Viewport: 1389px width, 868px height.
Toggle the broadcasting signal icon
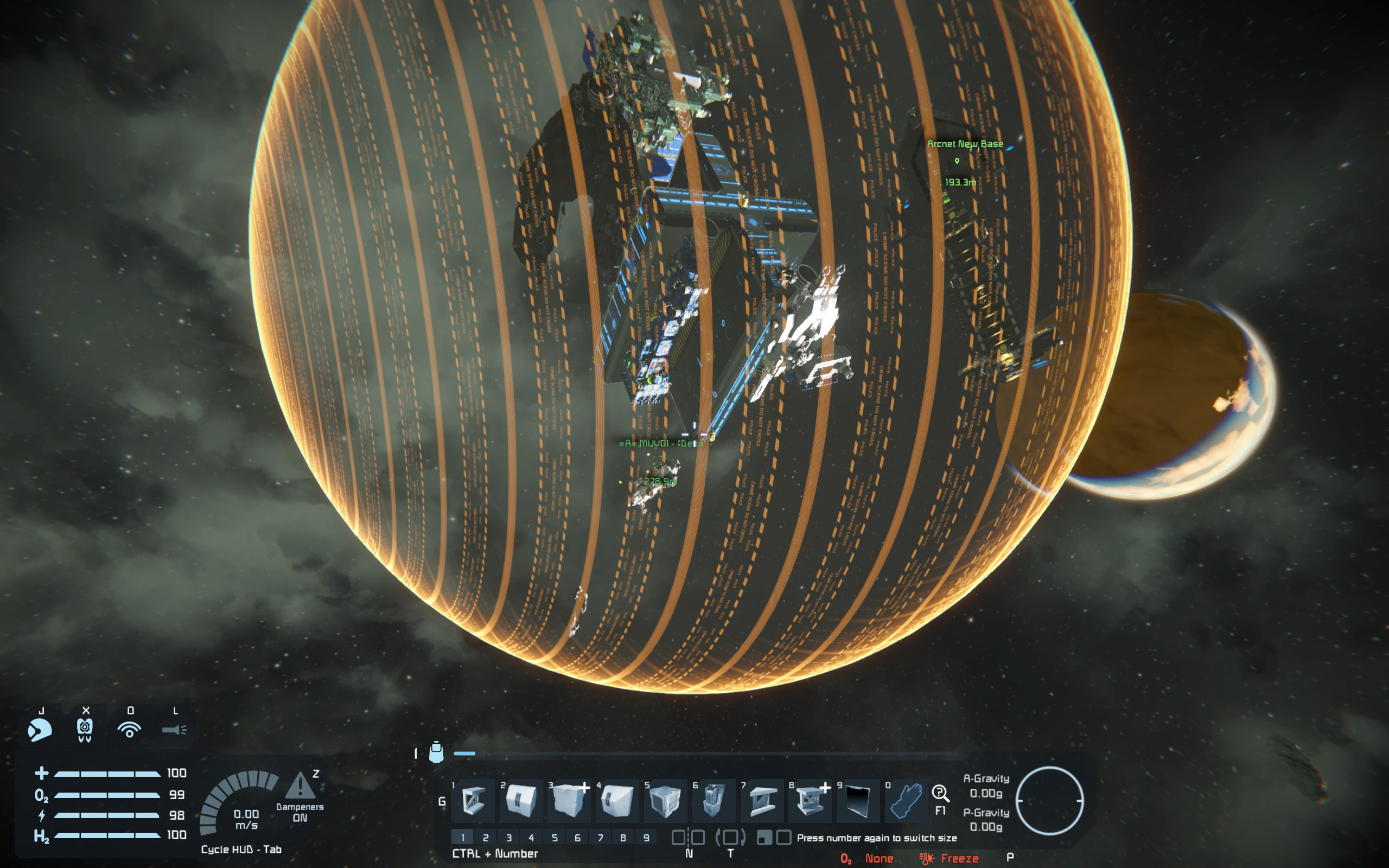click(129, 730)
